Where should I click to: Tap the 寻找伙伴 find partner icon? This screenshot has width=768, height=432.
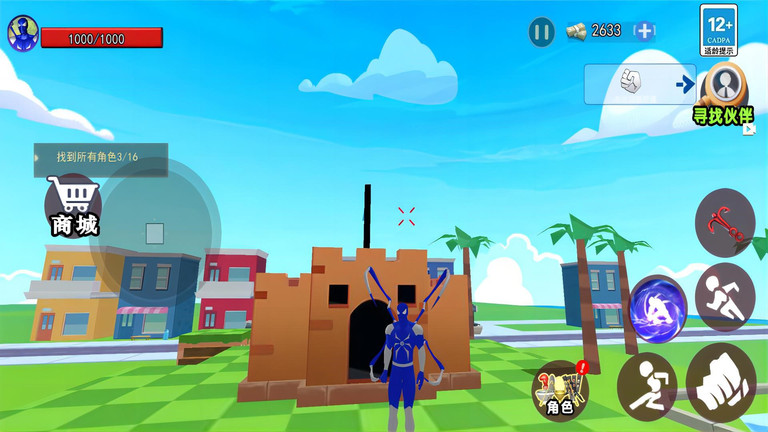coord(722,93)
